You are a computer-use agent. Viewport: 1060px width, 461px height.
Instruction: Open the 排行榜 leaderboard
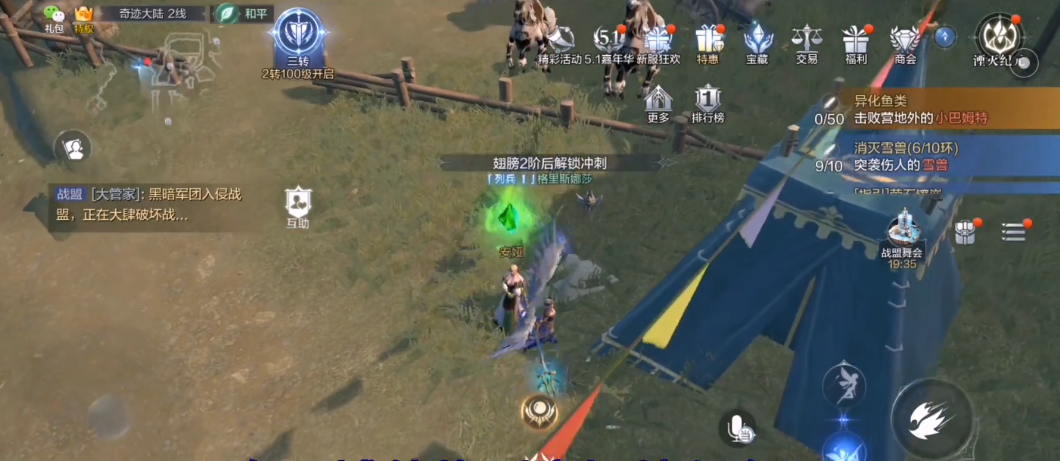(708, 102)
